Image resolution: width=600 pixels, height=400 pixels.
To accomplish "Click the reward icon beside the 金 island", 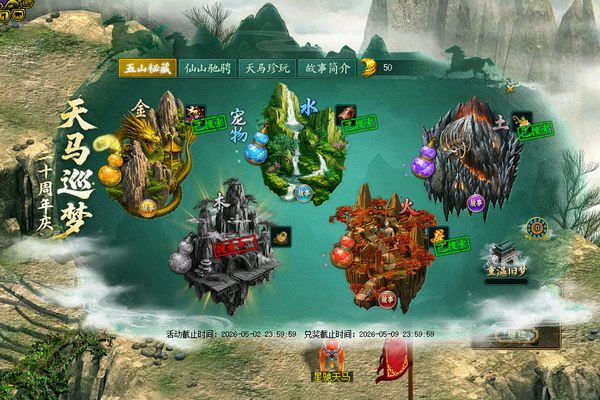I will click(x=194, y=113).
